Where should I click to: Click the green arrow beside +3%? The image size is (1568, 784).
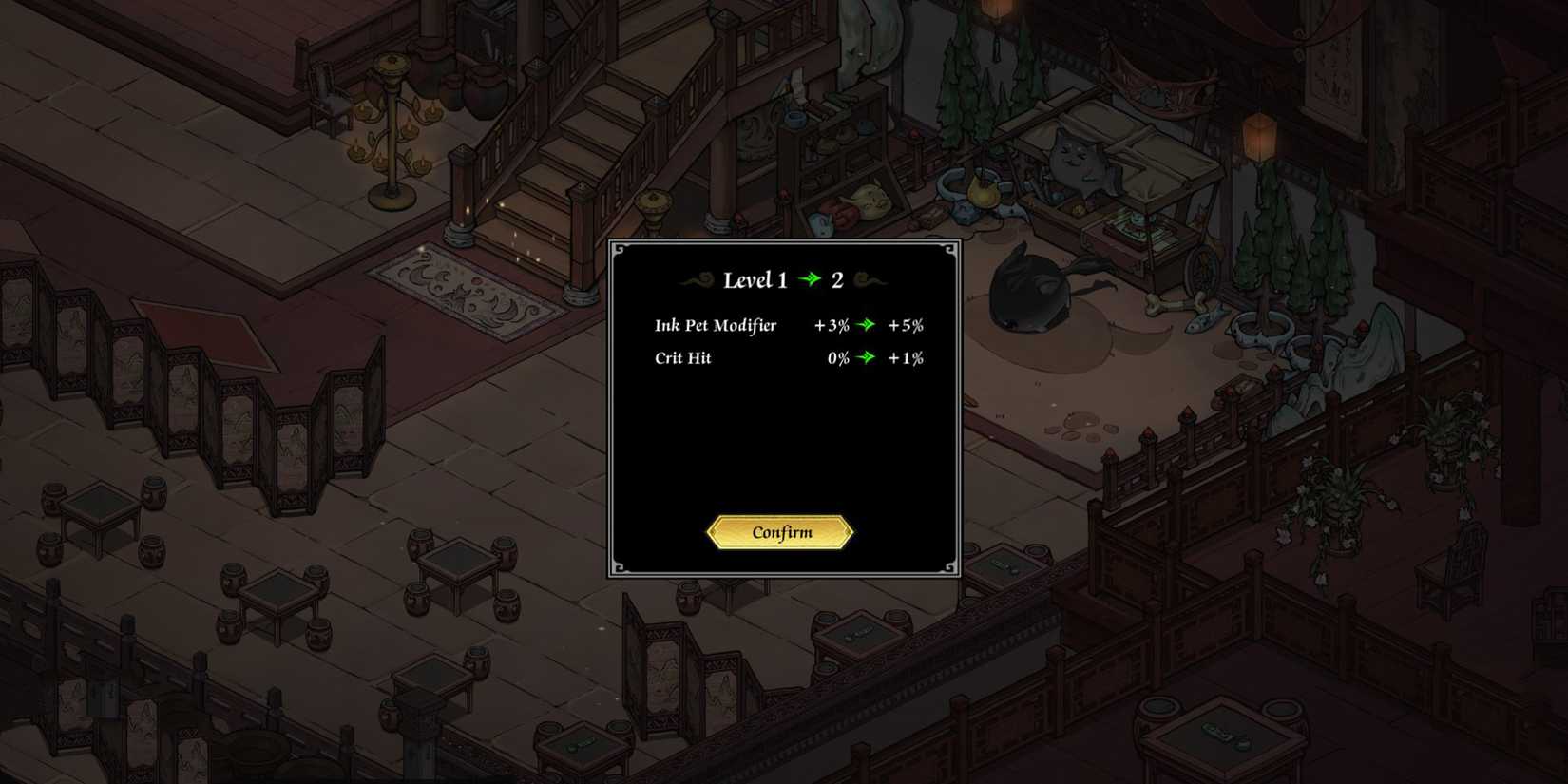[866, 325]
